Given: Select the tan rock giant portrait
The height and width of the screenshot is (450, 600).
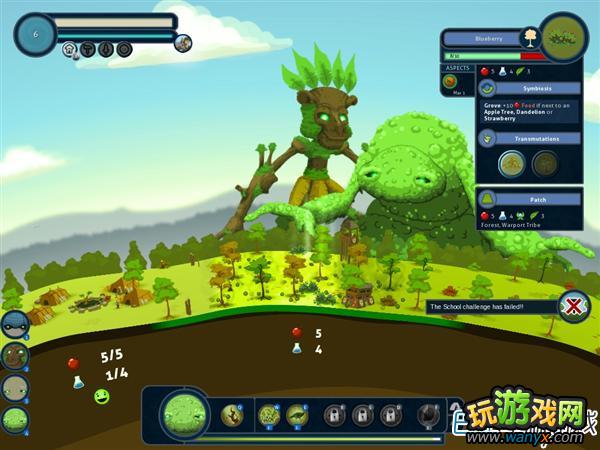Looking at the screenshot, I should point(14,388).
